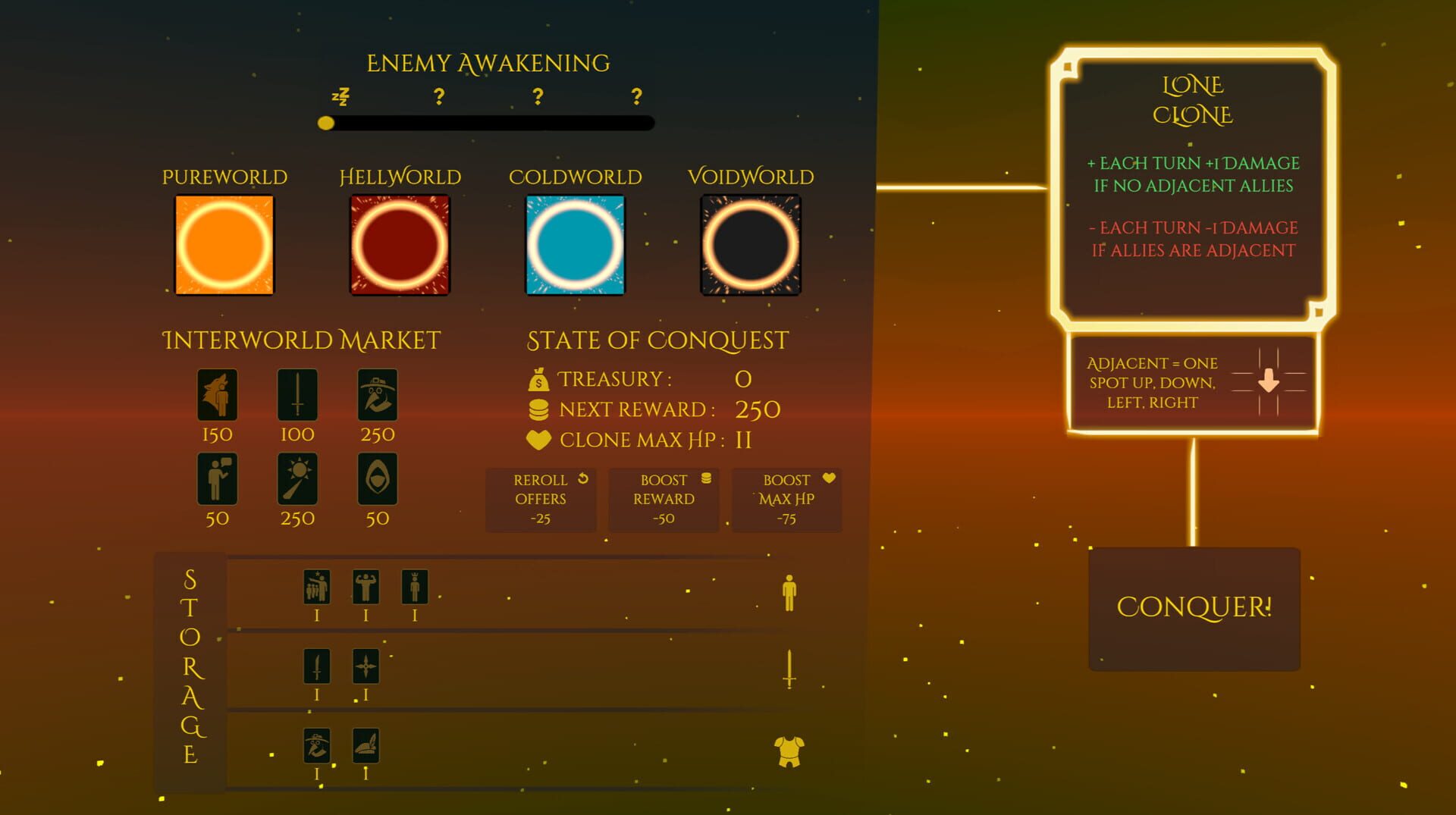Open the crowned king unit in storage
The width and height of the screenshot is (1456, 815).
[415, 585]
